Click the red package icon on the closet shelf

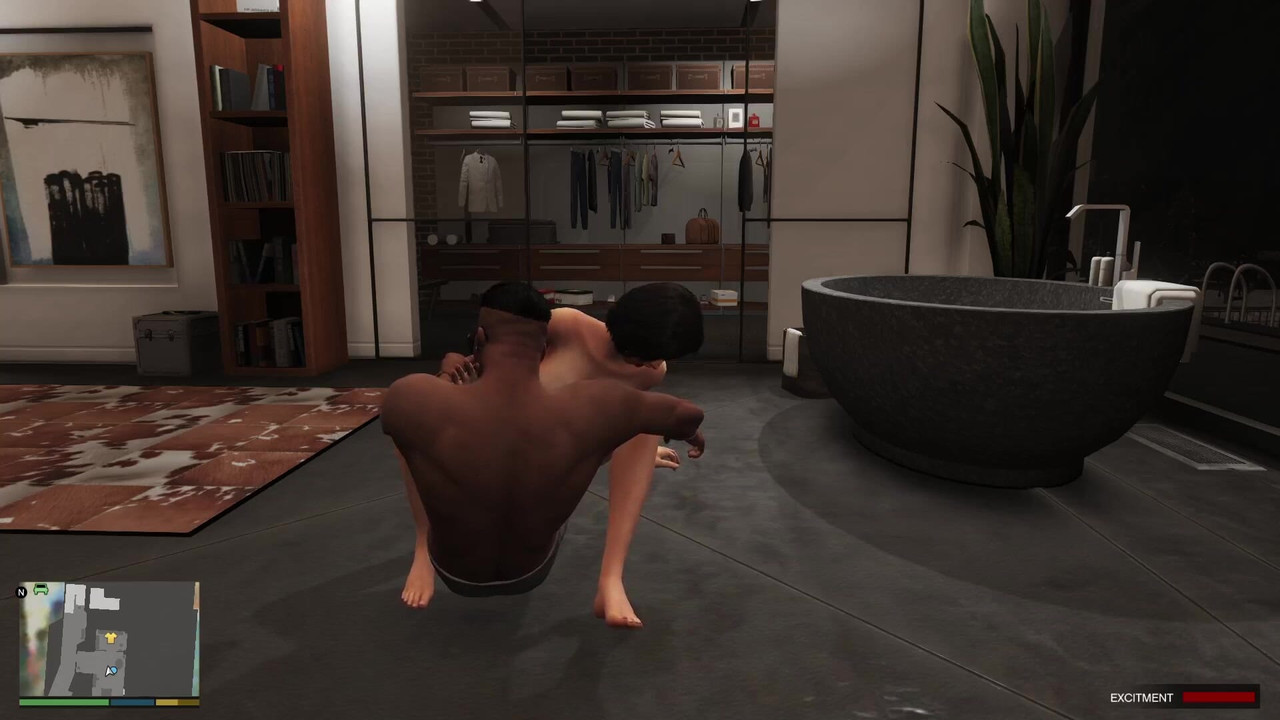[x=754, y=121]
